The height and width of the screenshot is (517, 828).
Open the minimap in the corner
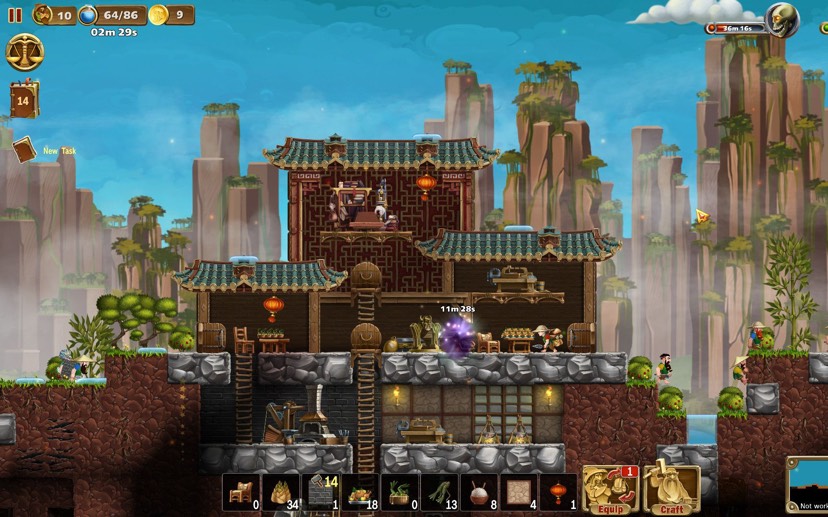coord(808,486)
